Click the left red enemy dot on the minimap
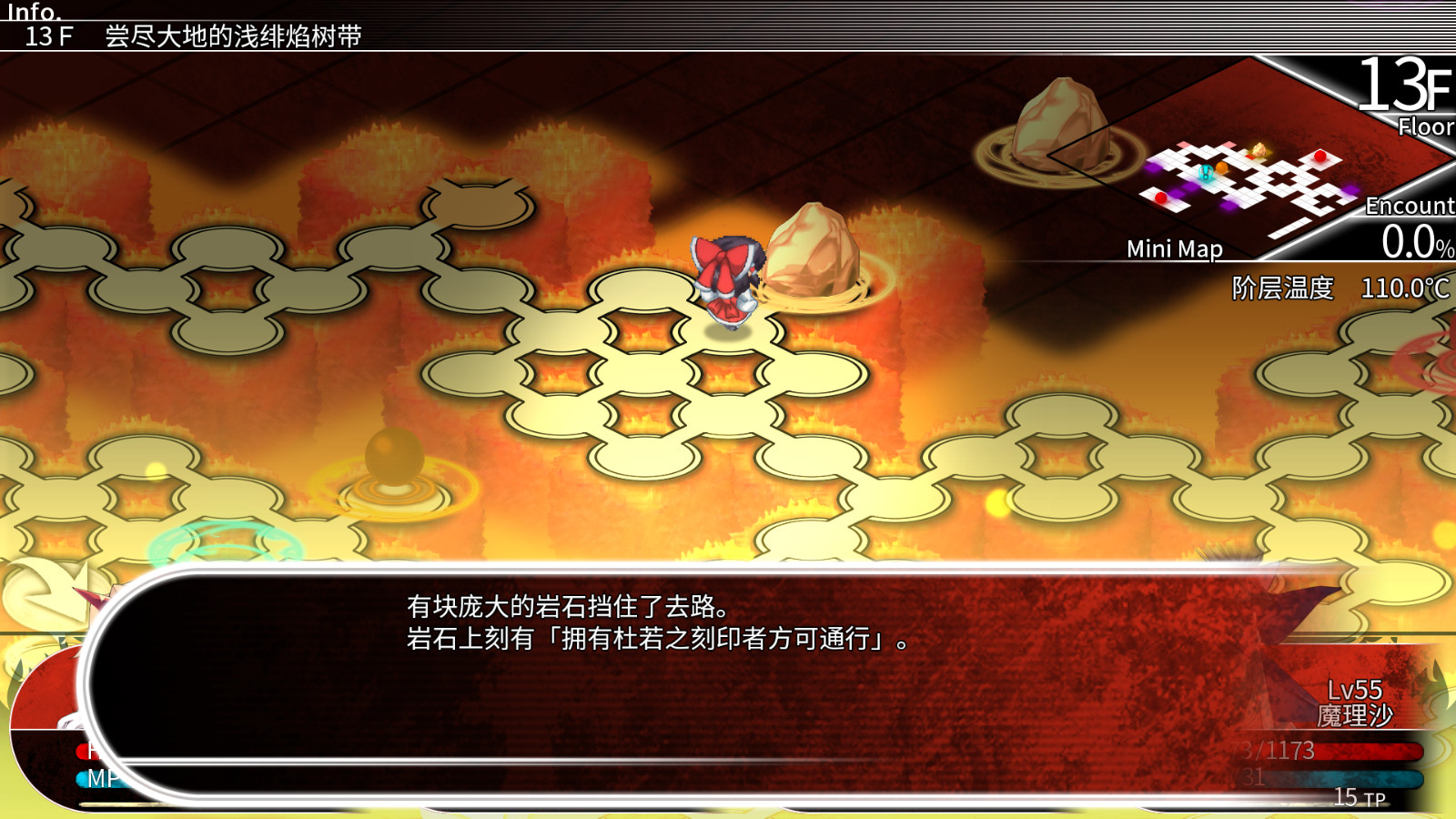 [1161, 197]
